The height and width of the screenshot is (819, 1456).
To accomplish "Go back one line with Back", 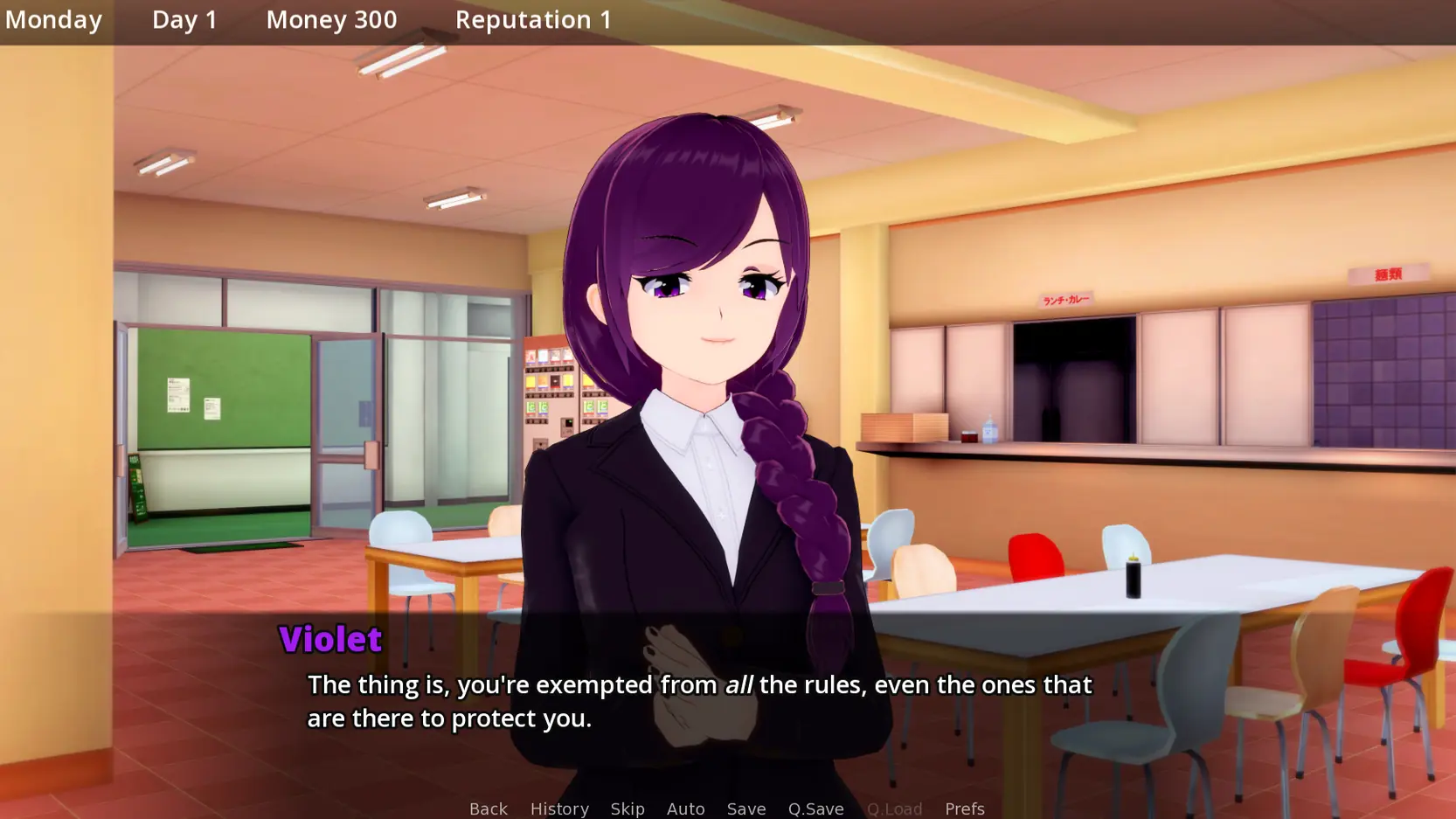I will (488, 809).
